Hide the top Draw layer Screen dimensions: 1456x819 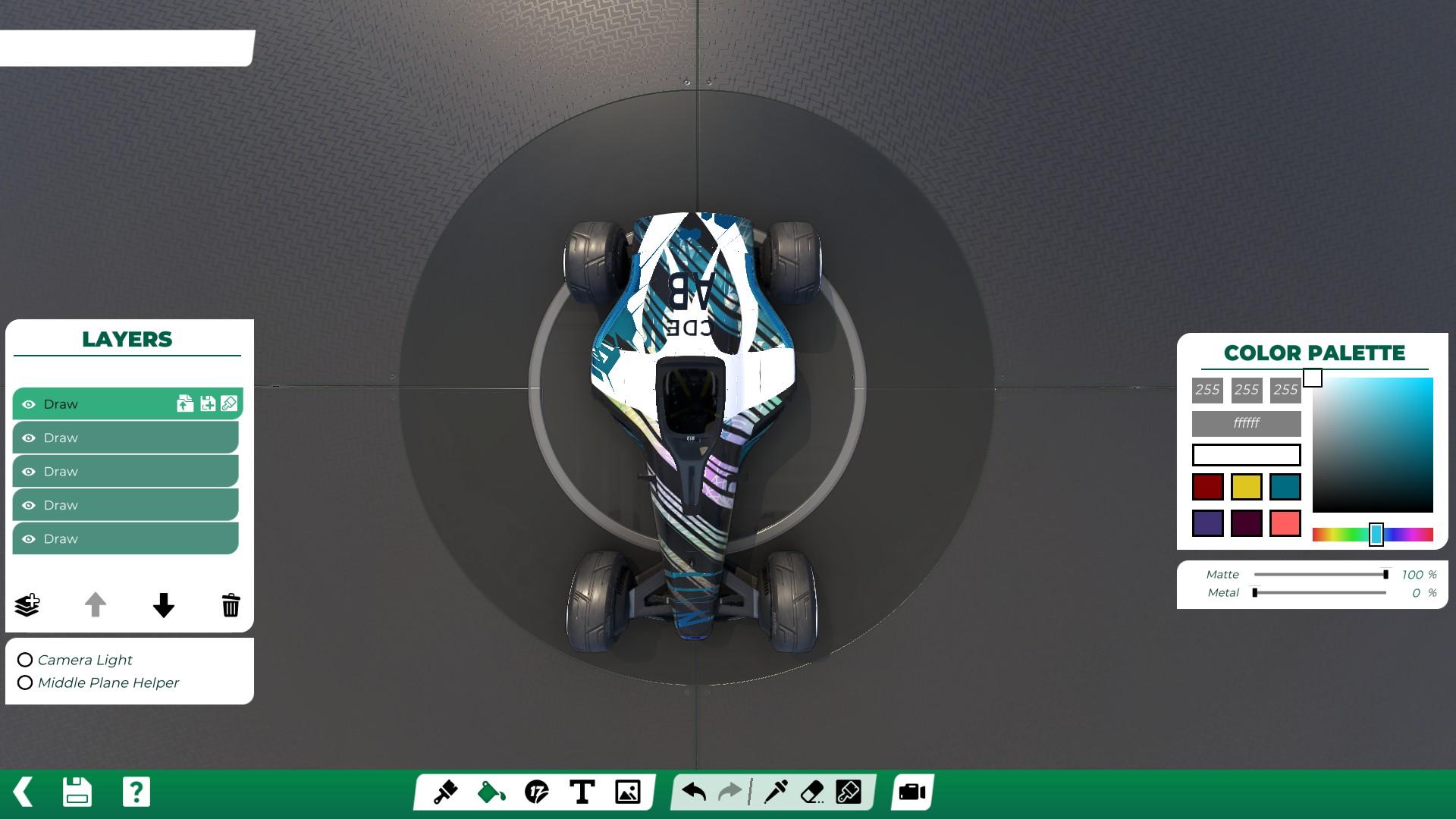29,403
